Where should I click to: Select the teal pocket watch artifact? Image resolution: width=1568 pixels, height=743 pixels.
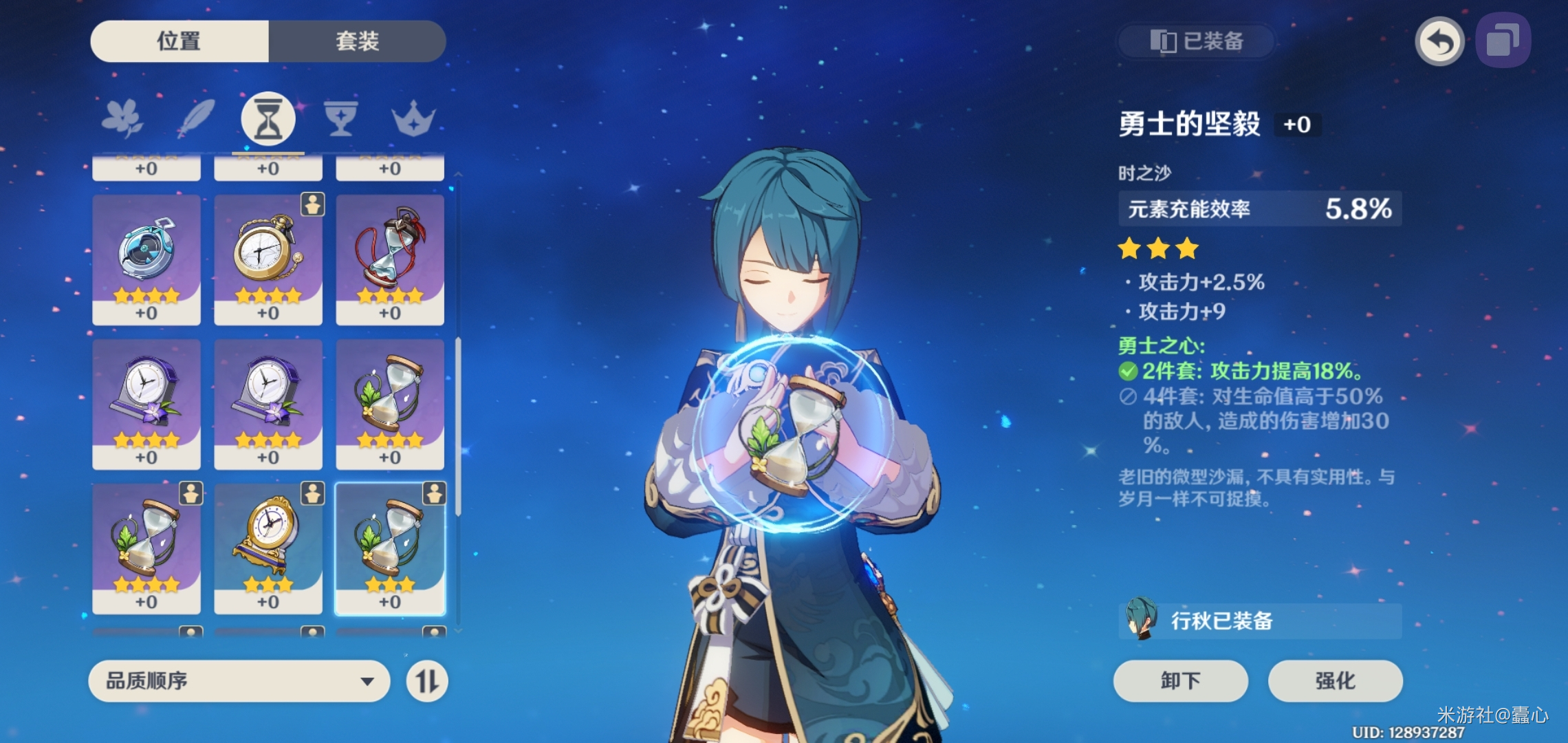click(146, 259)
